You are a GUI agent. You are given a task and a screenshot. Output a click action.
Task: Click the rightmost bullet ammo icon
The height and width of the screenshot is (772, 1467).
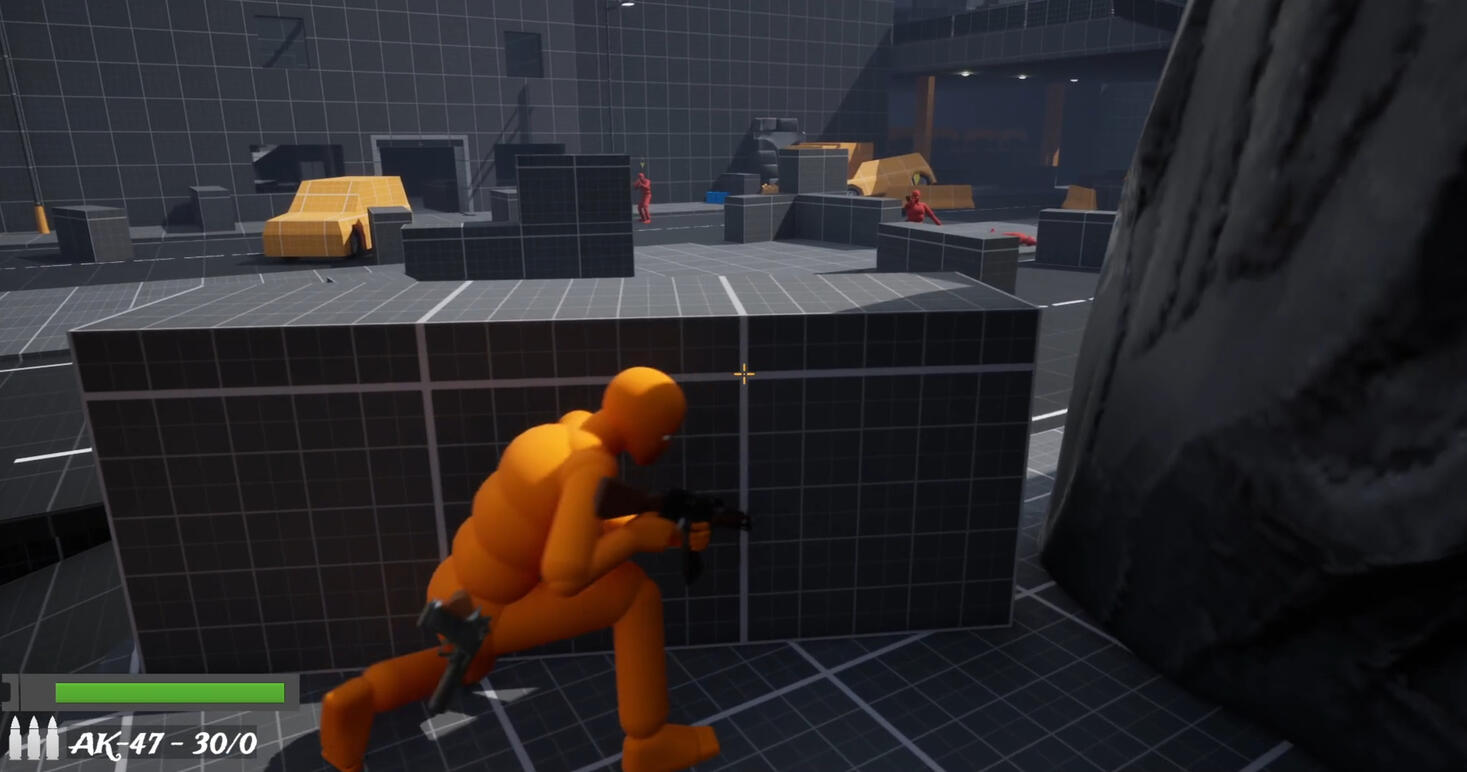click(x=52, y=738)
